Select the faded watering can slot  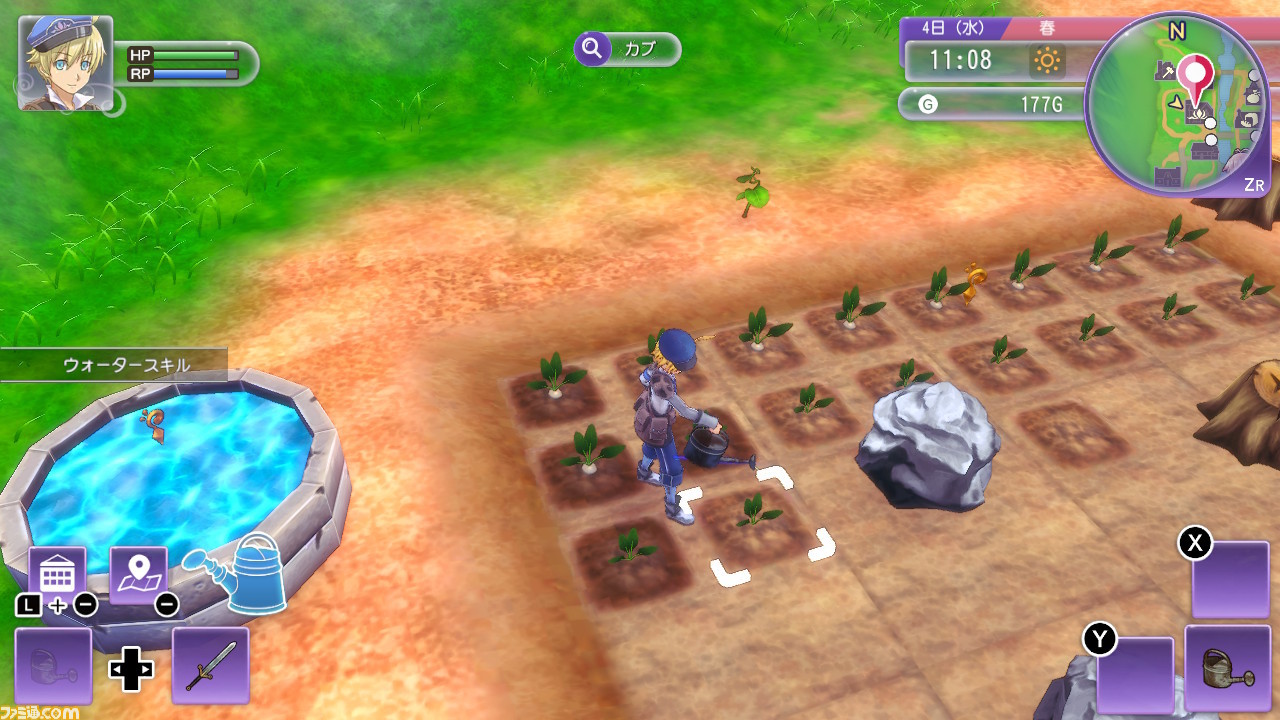[x=53, y=665]
